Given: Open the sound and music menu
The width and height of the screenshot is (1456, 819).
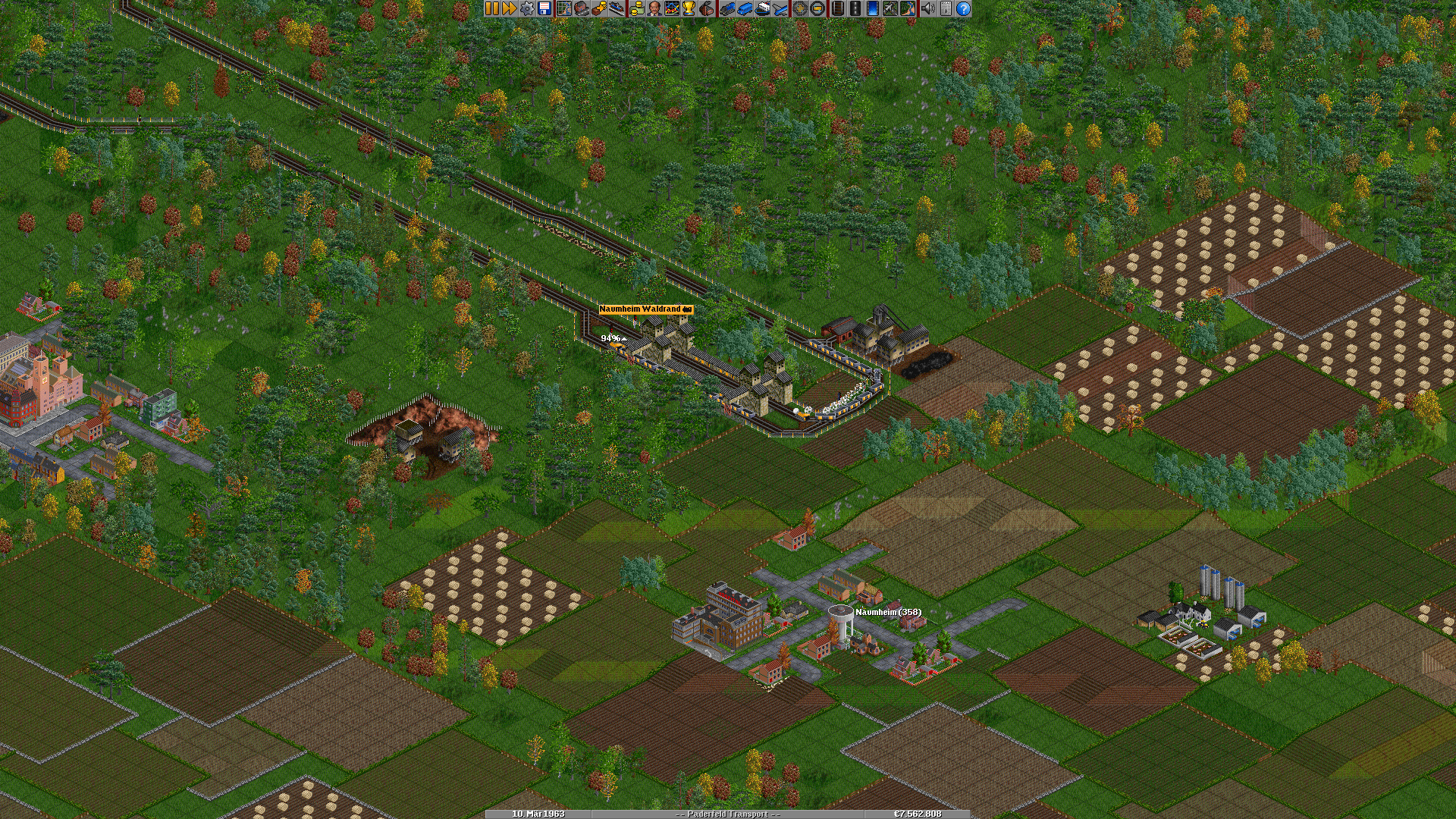Looking at the screenshot, I should click(927, 8).
